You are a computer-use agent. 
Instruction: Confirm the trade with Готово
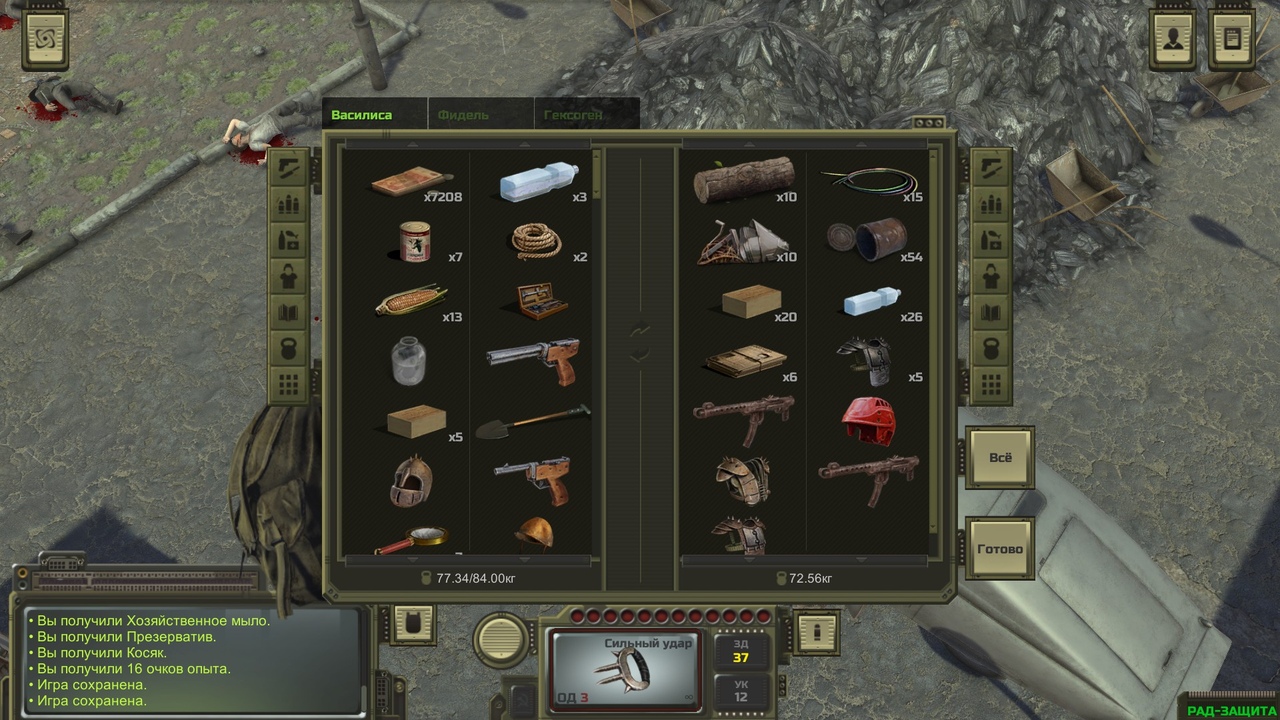(1000, 549)
